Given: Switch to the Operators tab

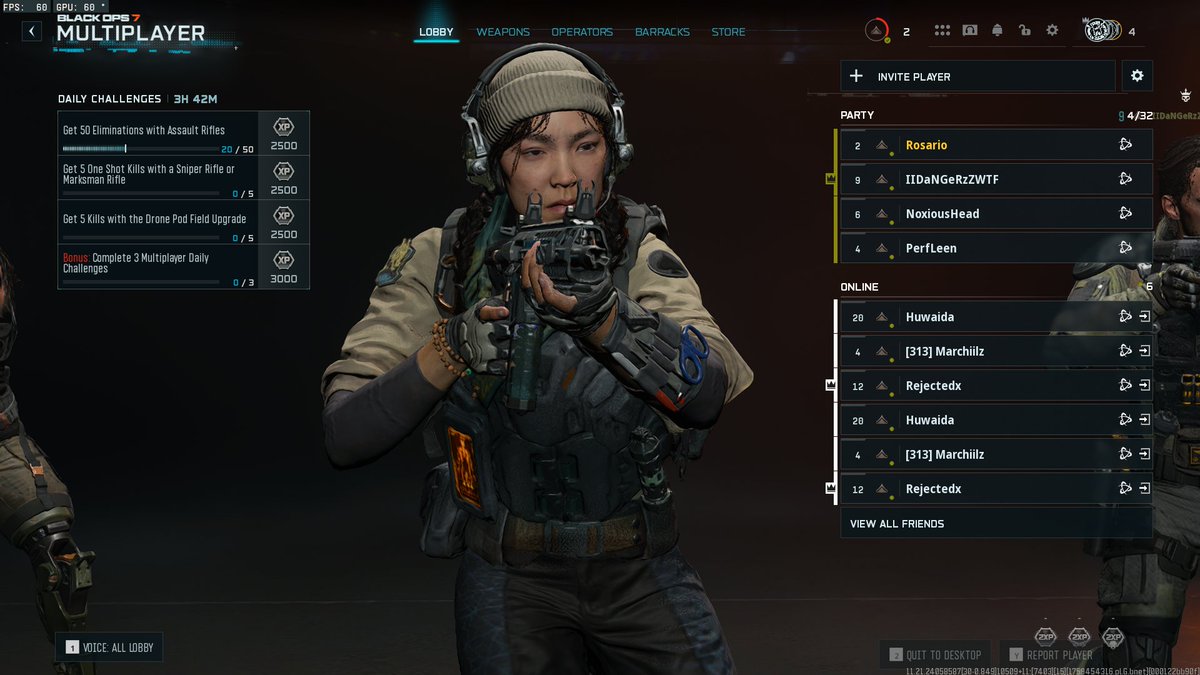Looking at the screenshot, I should 582,32.
